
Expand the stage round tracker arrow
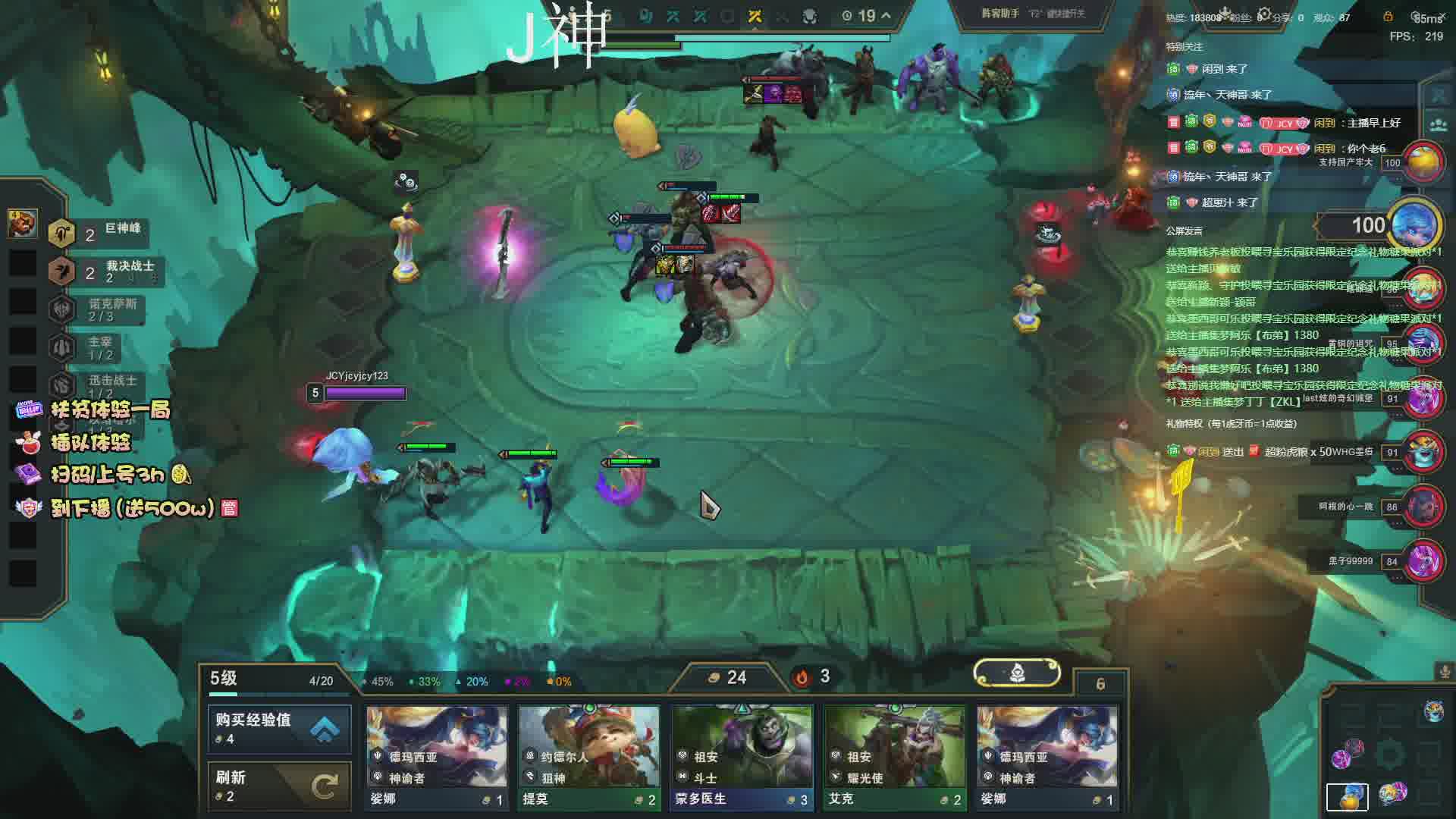(x=886, y=15)
